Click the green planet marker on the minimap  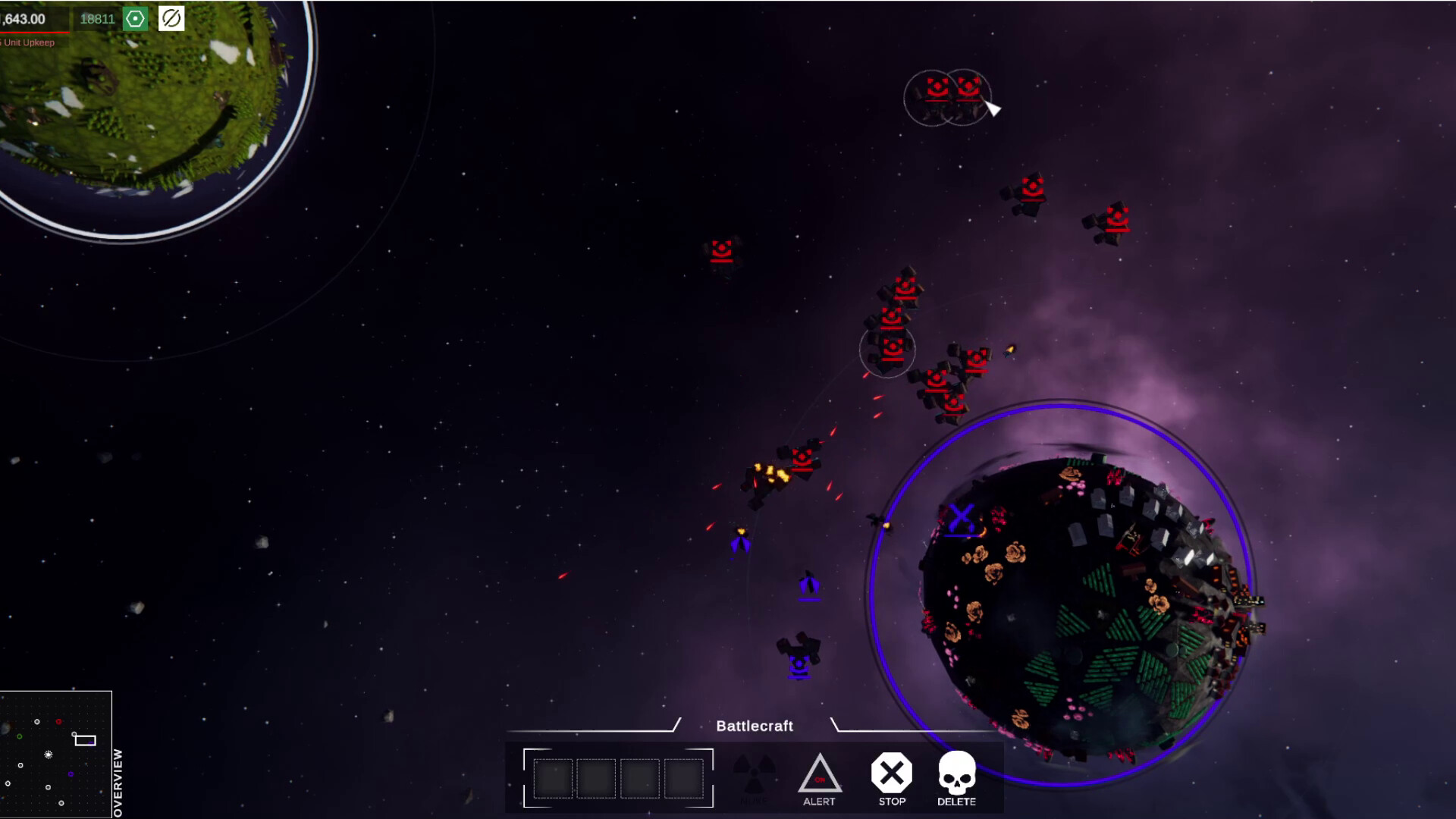19,736
